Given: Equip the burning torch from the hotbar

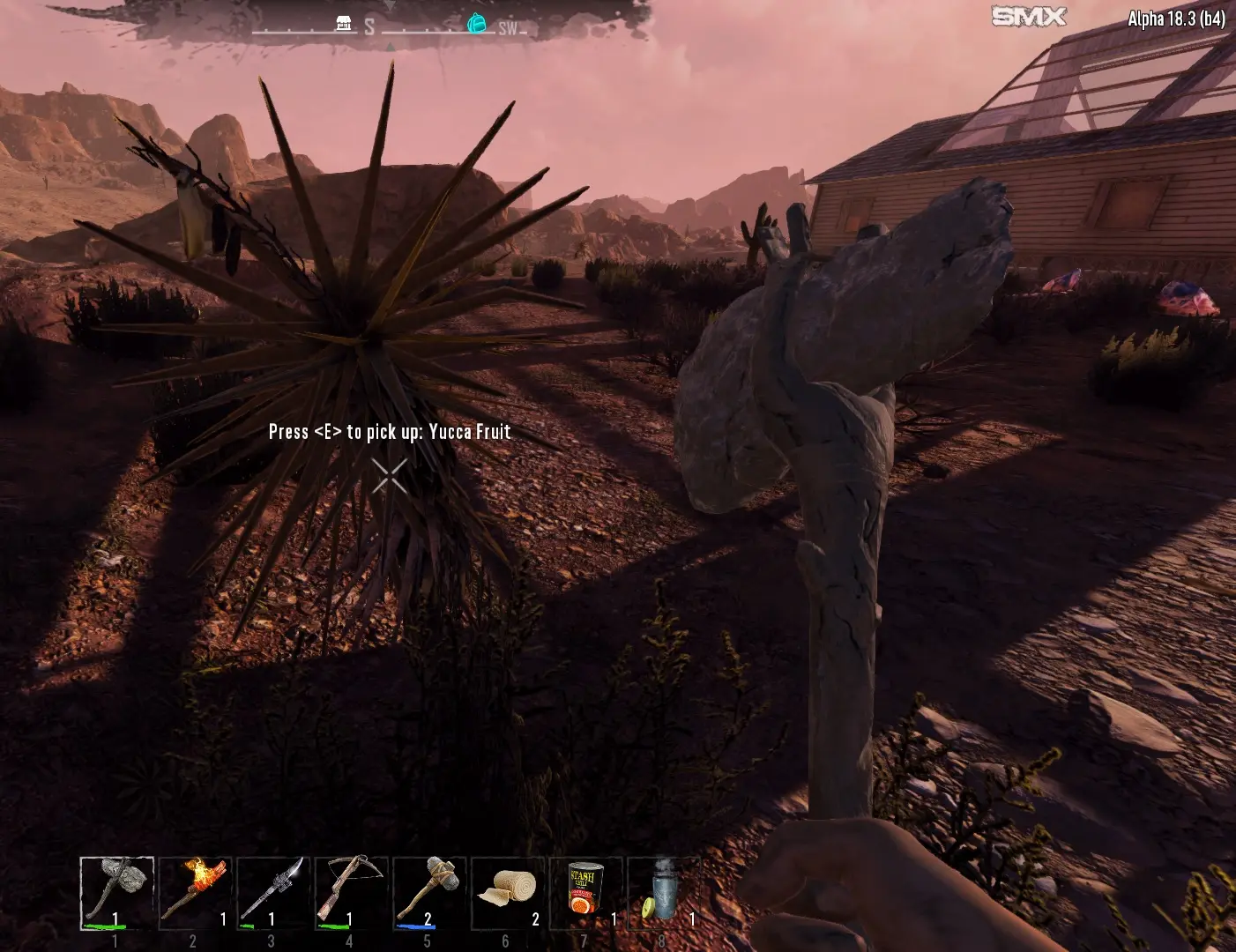Looking at the screenshot, I should point(195,893).
